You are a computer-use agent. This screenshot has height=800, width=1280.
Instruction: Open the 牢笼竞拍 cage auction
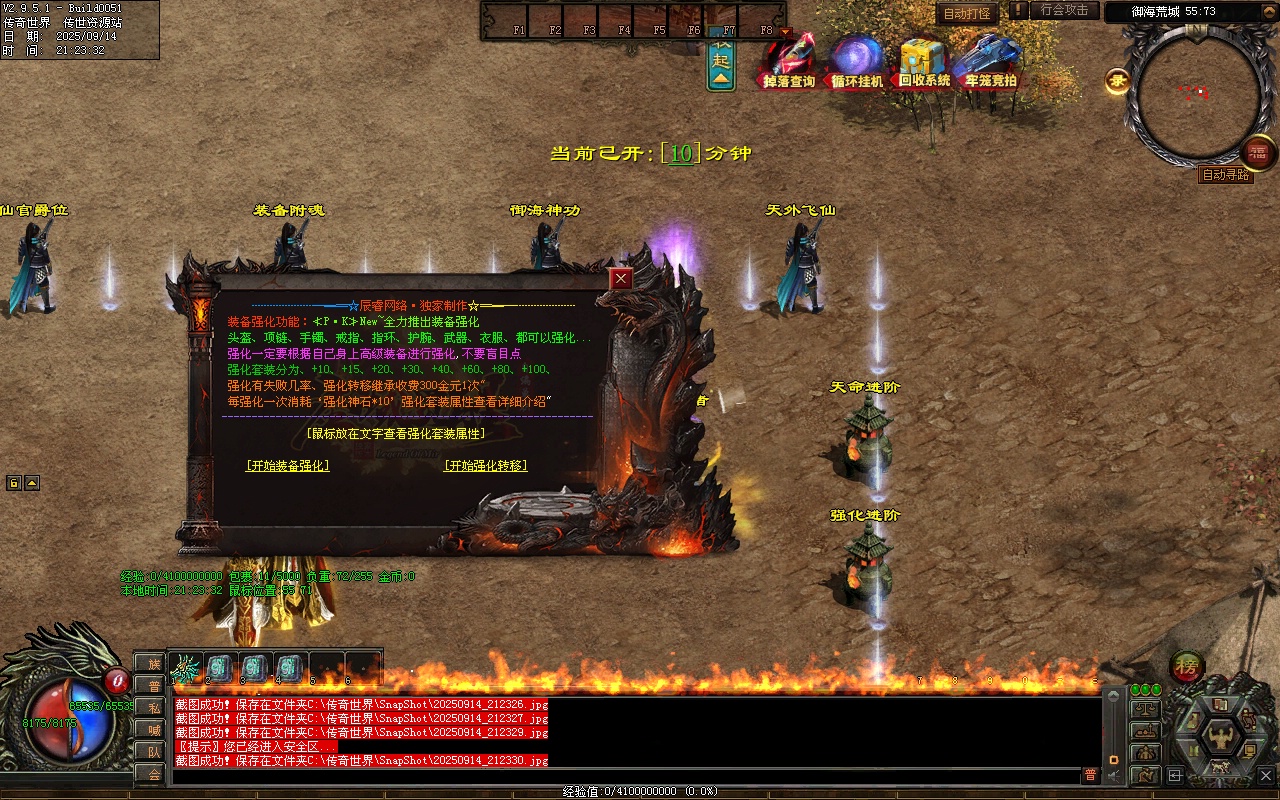990,63
